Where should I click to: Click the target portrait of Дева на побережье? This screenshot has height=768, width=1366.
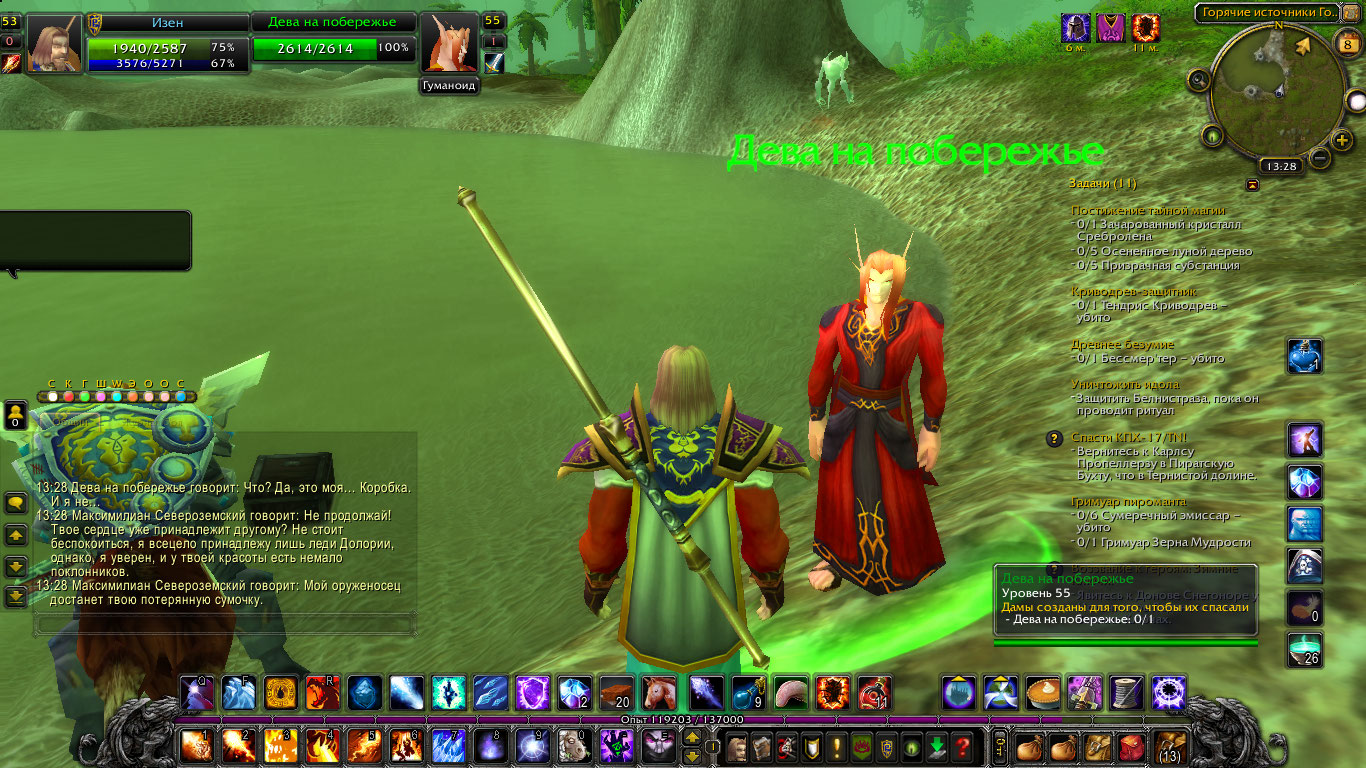pyautogui.click(x=448, y=43)
